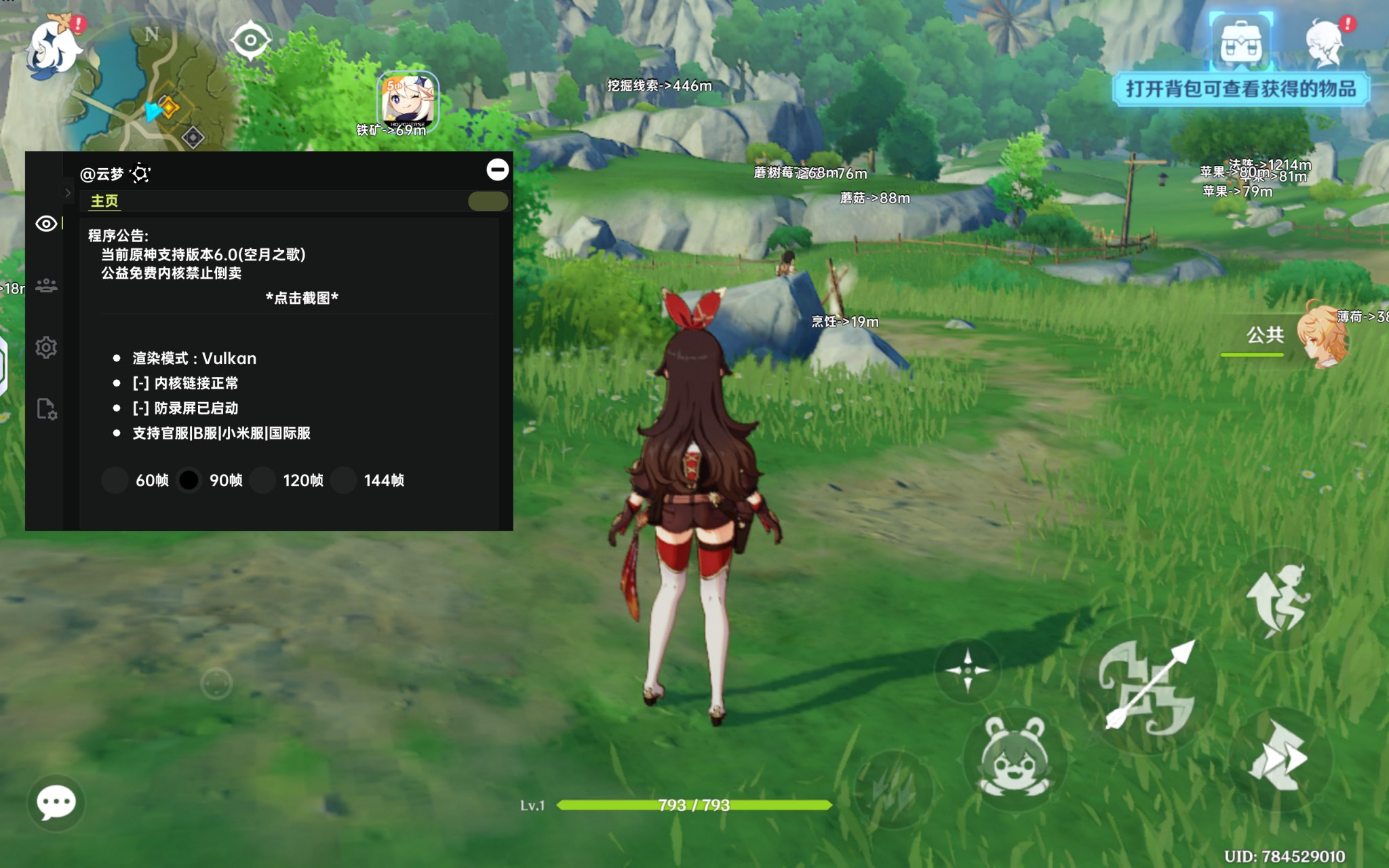Choose the 120帧 frame rate option
1389x868 pixels.
click(262, 480)
